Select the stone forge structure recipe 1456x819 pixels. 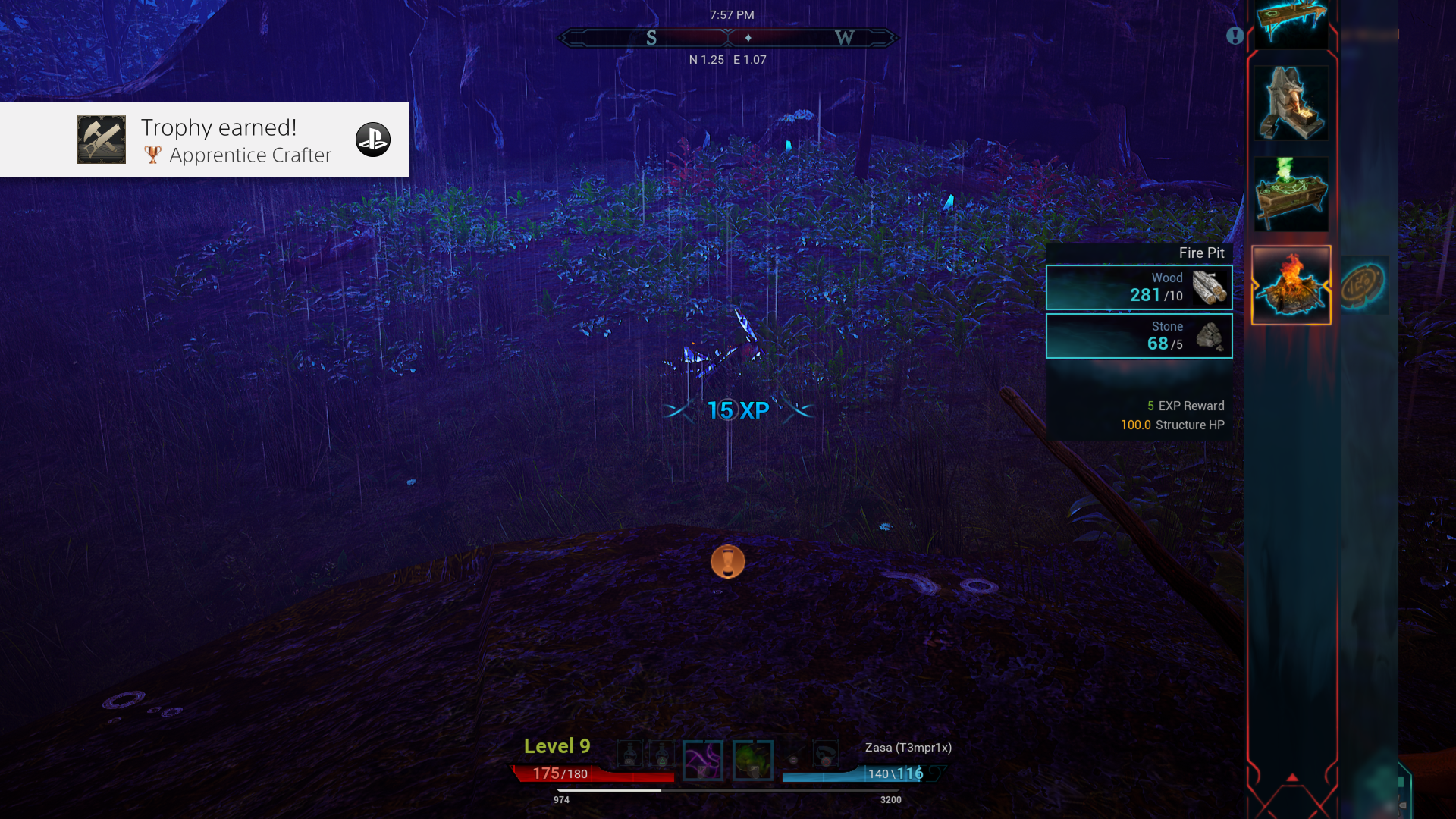click(1291, 103)
